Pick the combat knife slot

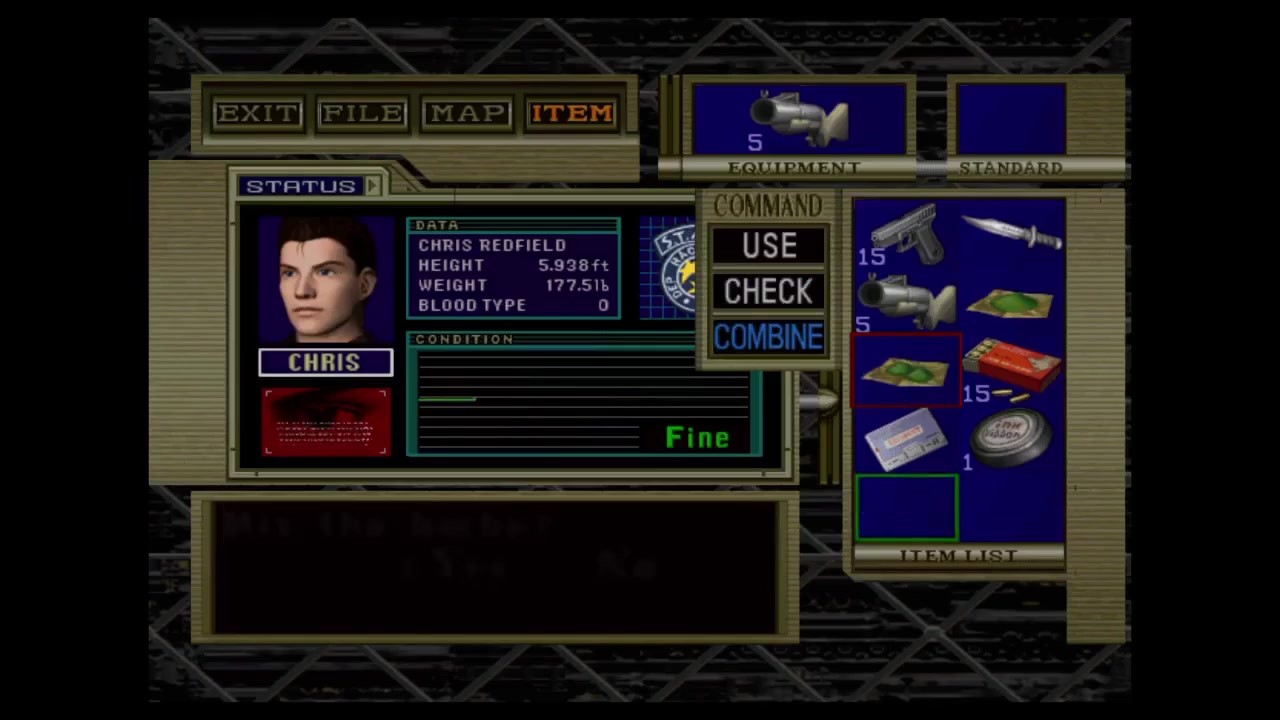(1012, 235)
